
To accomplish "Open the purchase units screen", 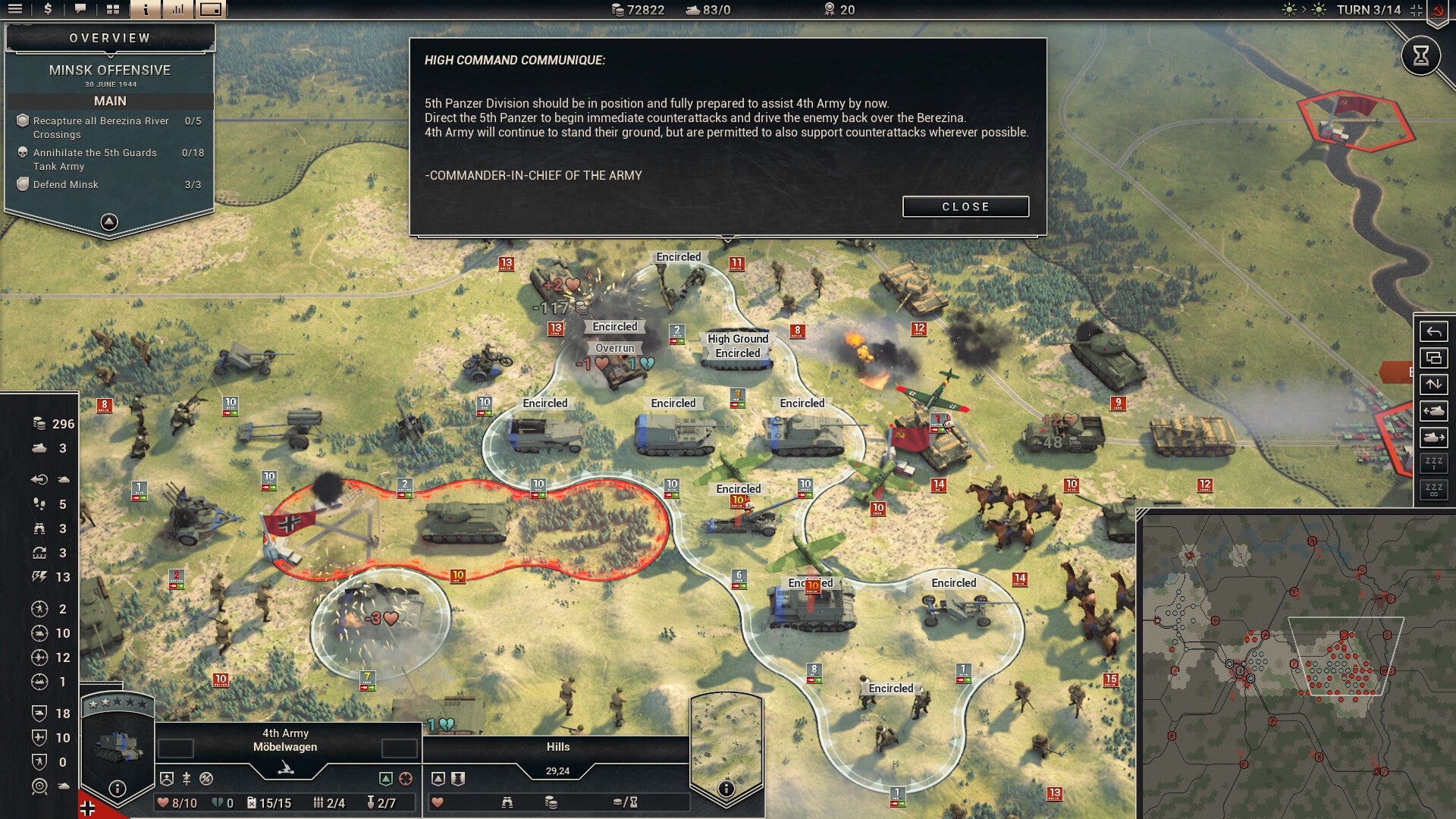I will pos(48,10).
